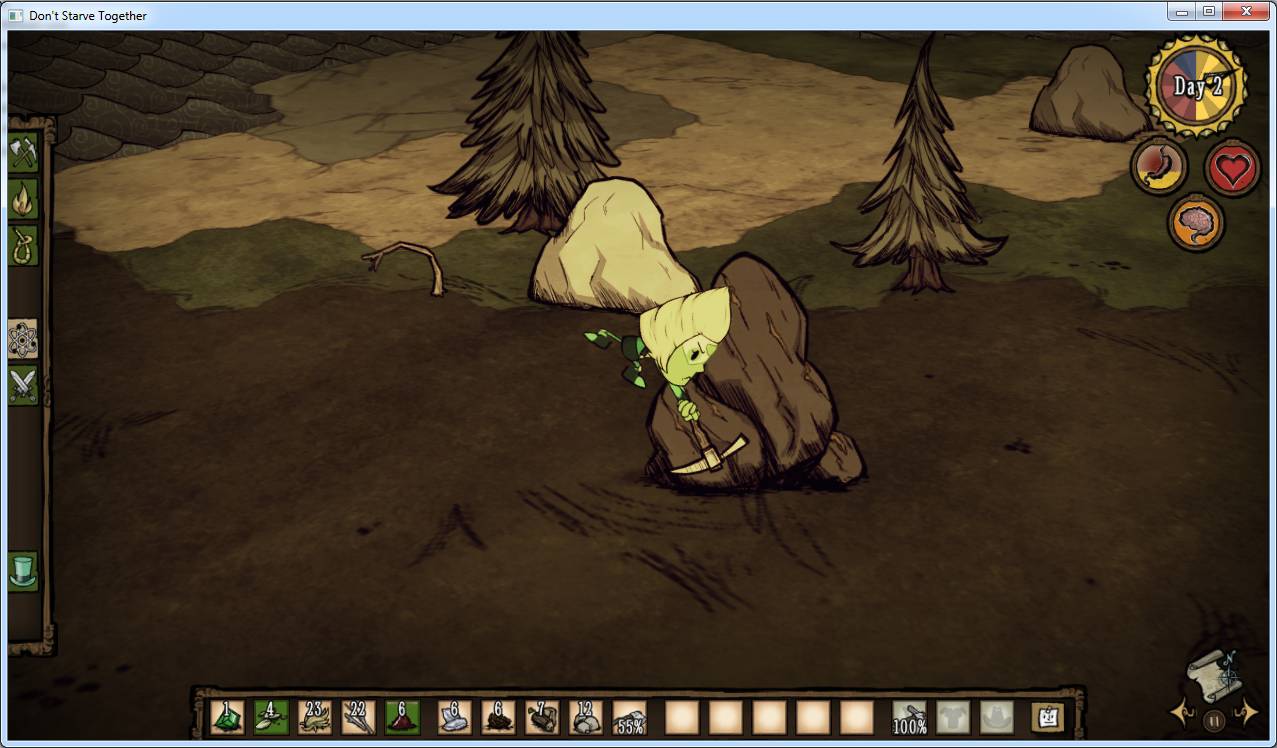Pause the game with the pause button
The image size is (1277, 748).
(x=1214, y=719)
